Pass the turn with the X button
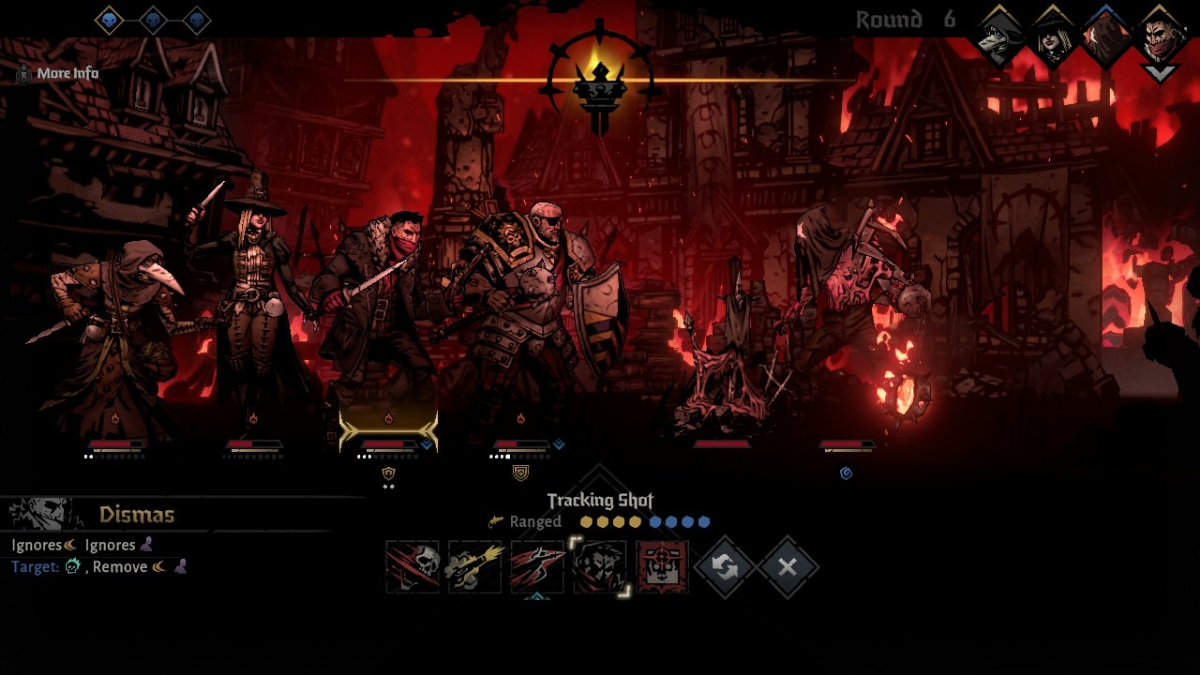Viewport: 1200px width, 675px height. click(x=787, y=567)
